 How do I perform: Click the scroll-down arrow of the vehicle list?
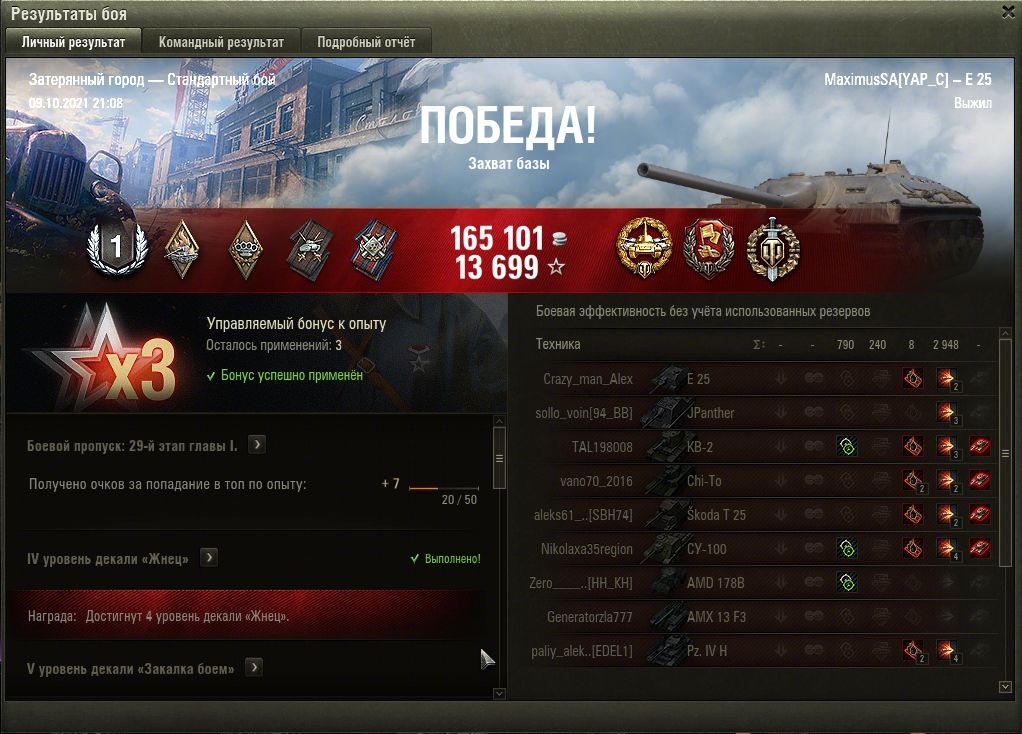(1005, 687)
